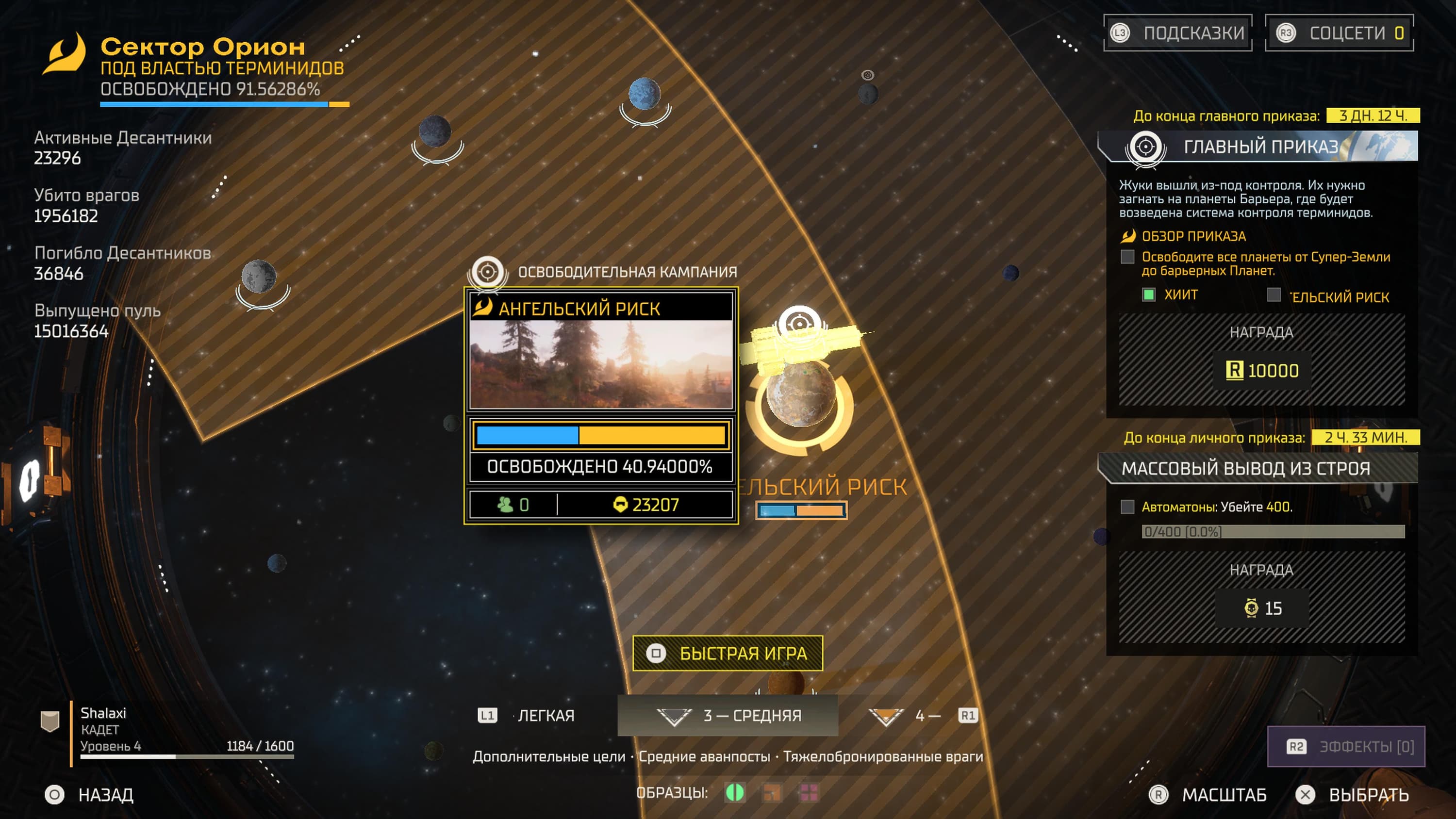
Task: Open Обзор приказа order overview
Action: click(1192, 236)
